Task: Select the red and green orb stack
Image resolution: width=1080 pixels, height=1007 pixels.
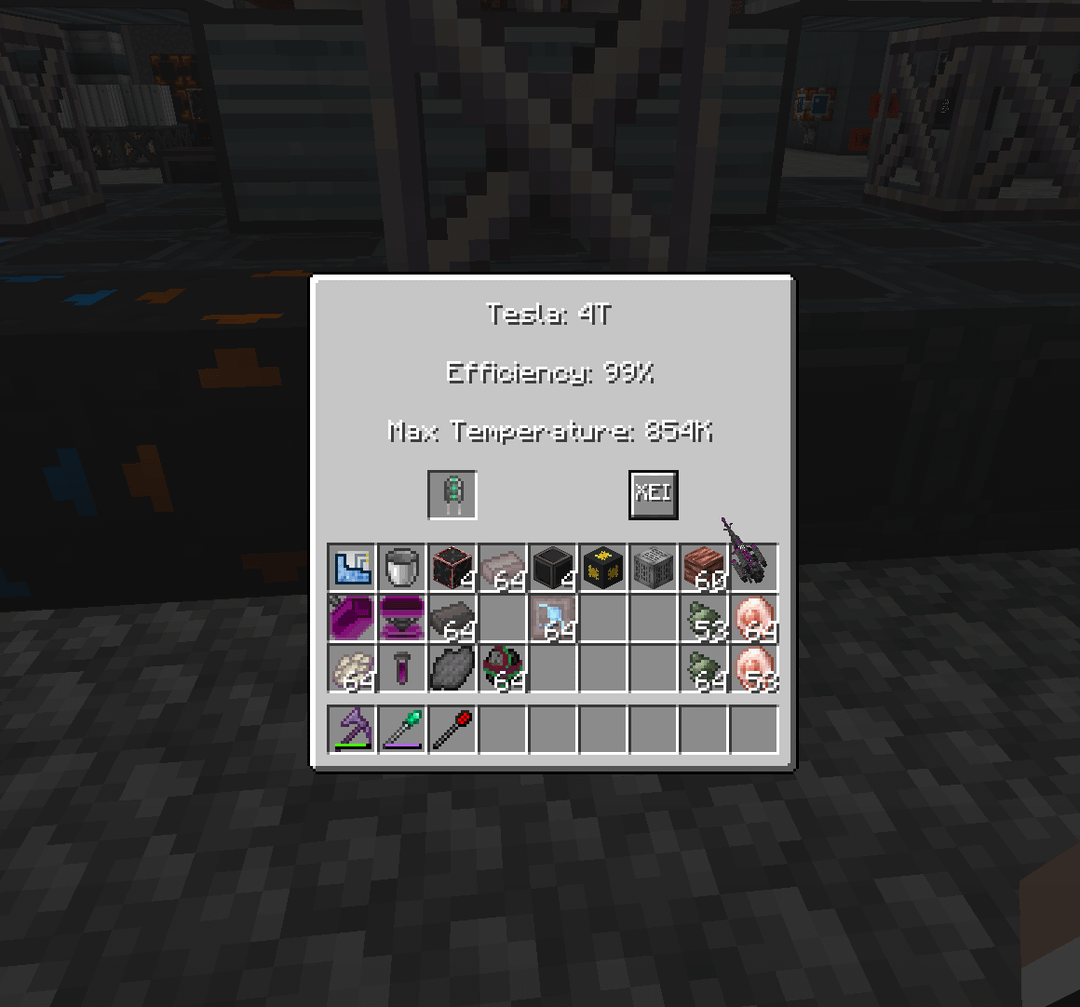Action: [502, 668]
